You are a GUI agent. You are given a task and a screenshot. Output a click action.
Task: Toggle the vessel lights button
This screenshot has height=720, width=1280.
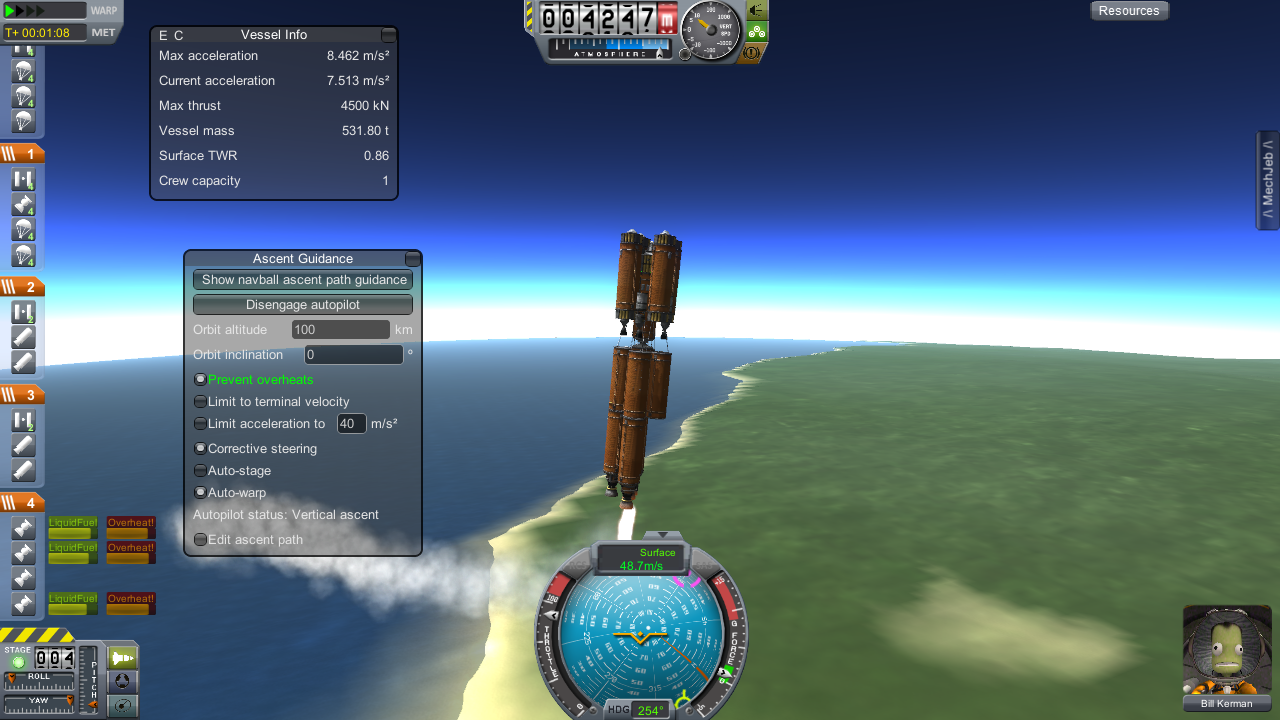point(757,10)
